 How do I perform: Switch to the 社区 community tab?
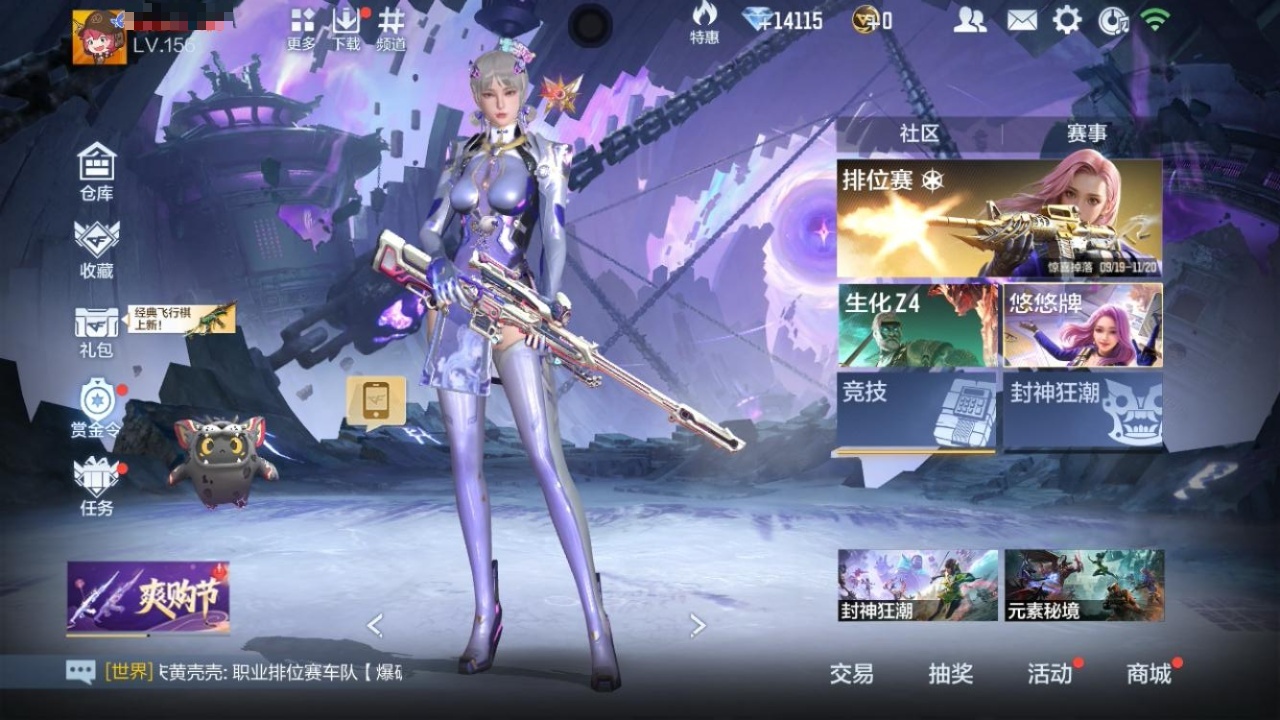919,134
